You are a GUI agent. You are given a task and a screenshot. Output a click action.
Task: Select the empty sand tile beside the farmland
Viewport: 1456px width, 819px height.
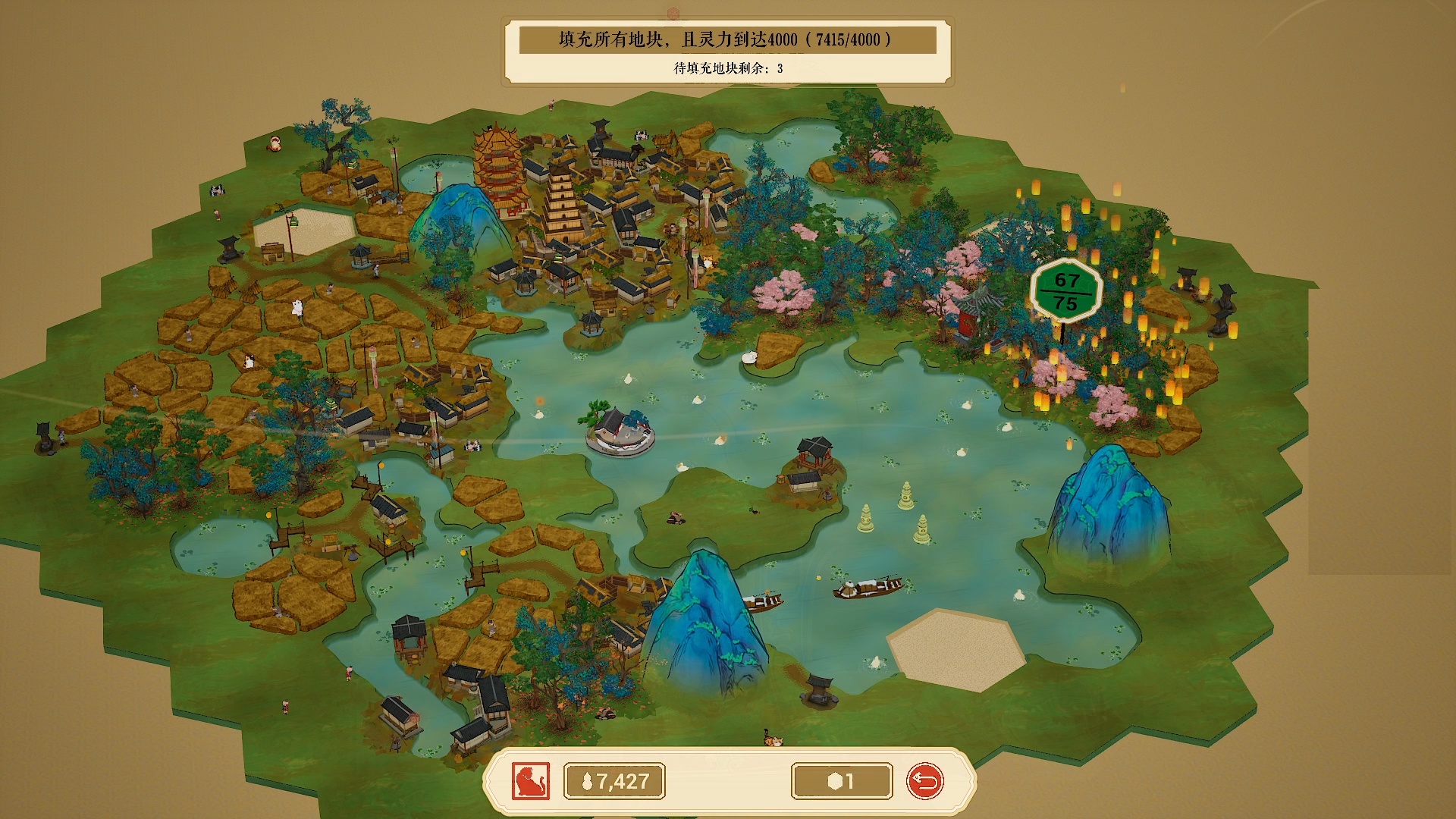(303, 229)
